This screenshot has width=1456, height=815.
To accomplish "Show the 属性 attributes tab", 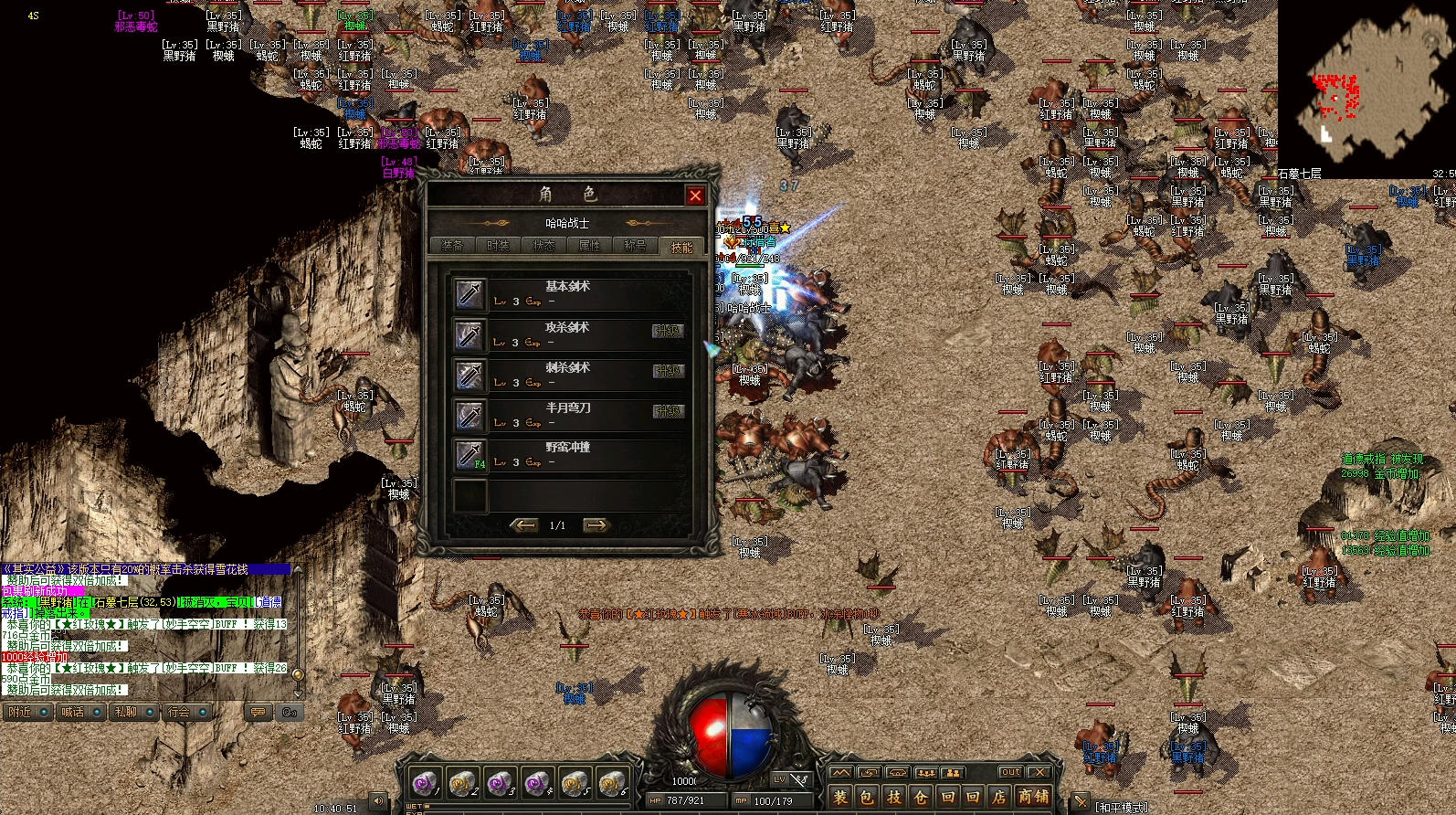I will [589, 246].
